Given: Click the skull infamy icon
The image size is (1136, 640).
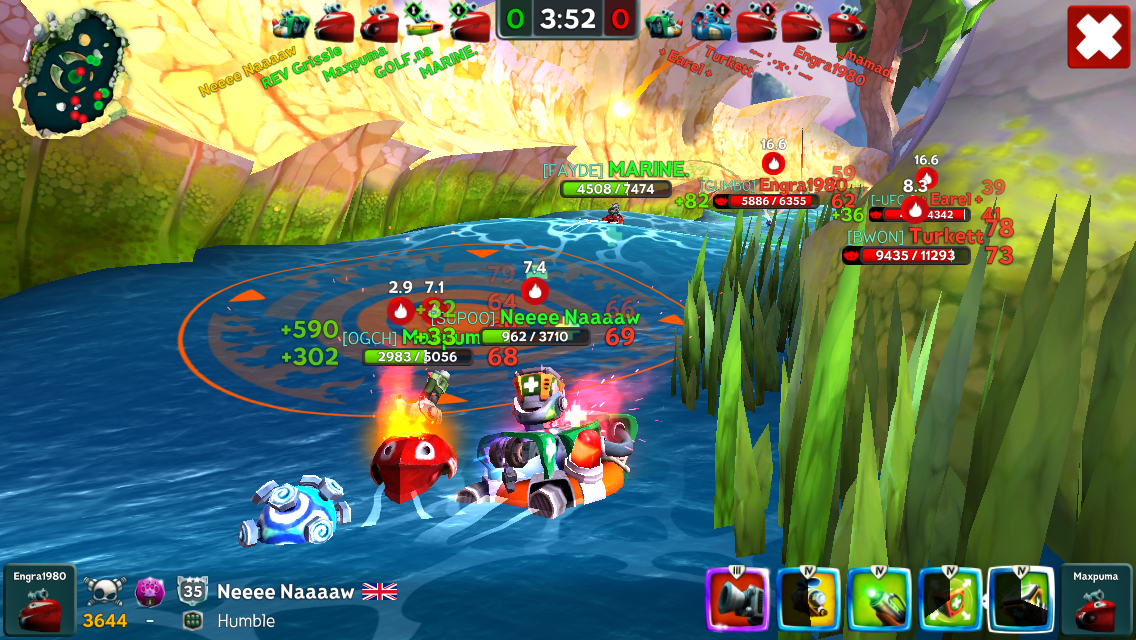Looking at the screenshot, I should point(103,591).
